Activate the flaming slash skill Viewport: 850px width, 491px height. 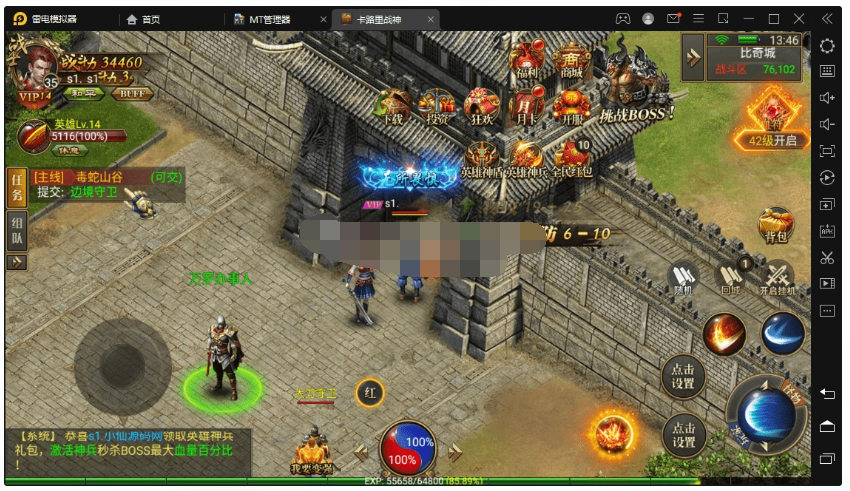(724, 333)
